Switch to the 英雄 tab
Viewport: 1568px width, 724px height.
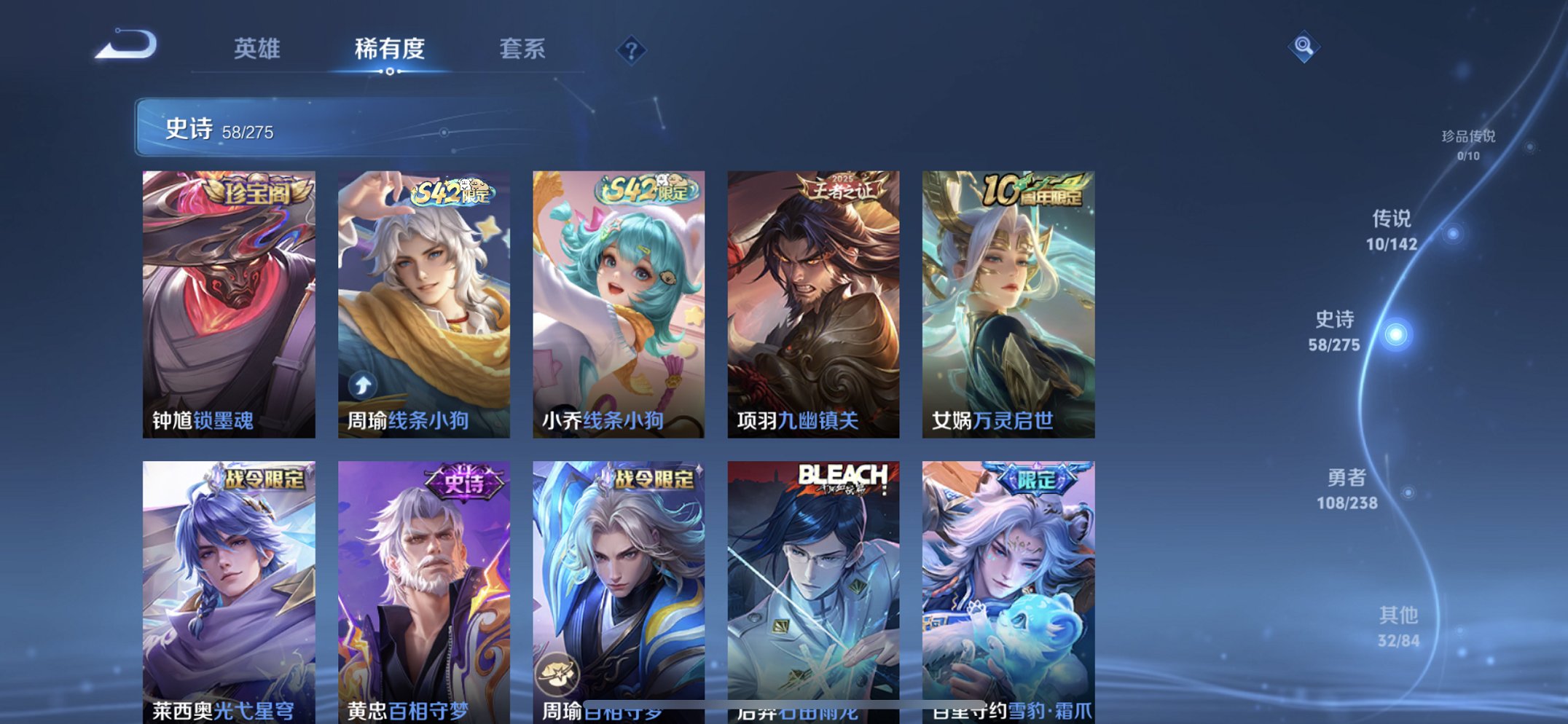[256, 47]
